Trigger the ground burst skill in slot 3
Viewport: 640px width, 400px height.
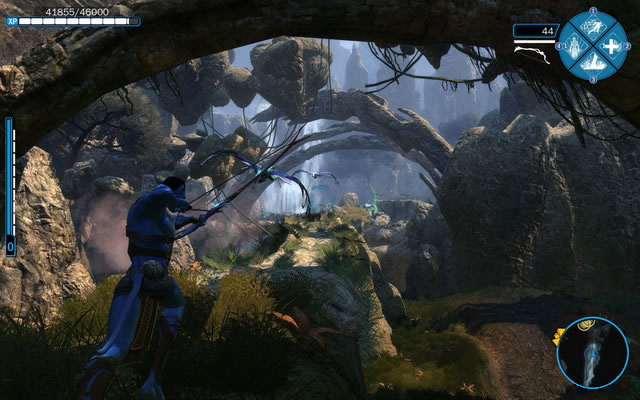point(593,63)
